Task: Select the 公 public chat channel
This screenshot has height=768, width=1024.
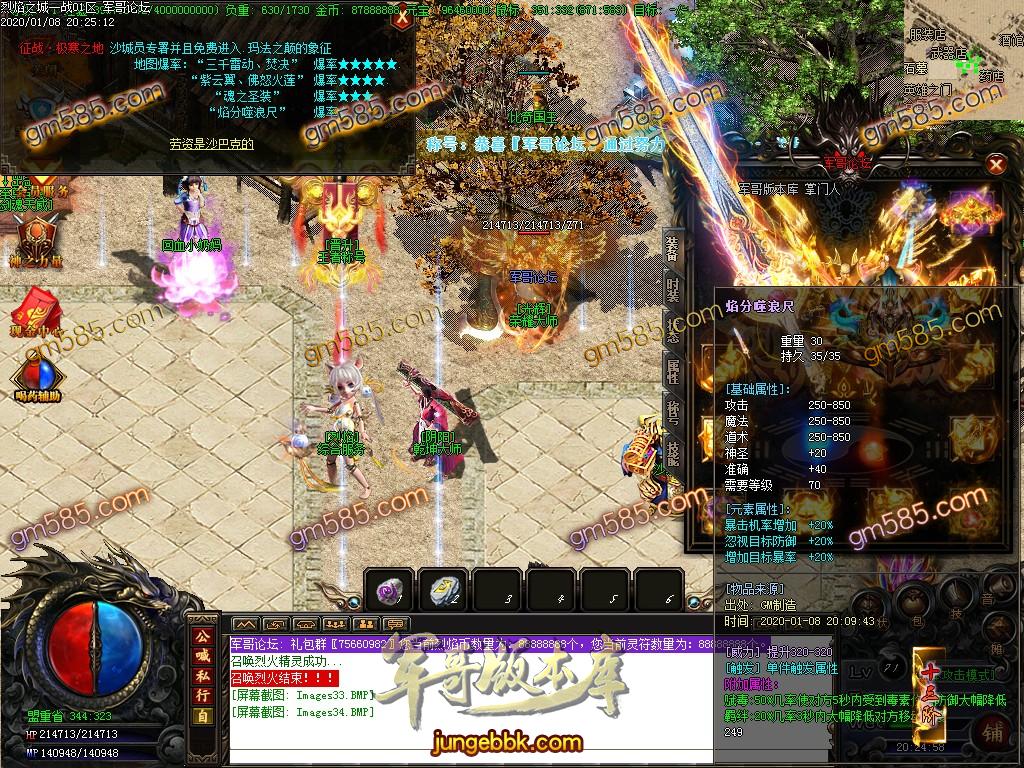Action: (x=202, y=636)
